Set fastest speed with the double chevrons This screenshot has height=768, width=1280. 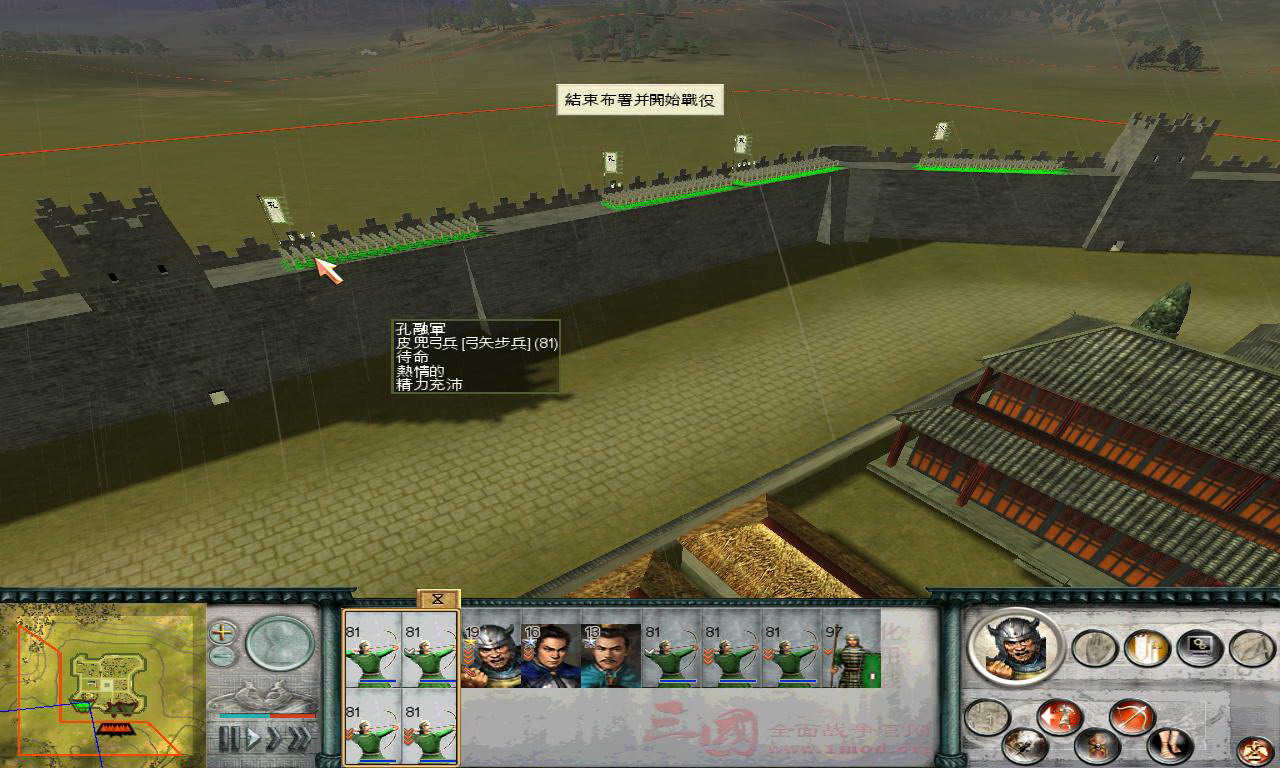tap(300, 736)
